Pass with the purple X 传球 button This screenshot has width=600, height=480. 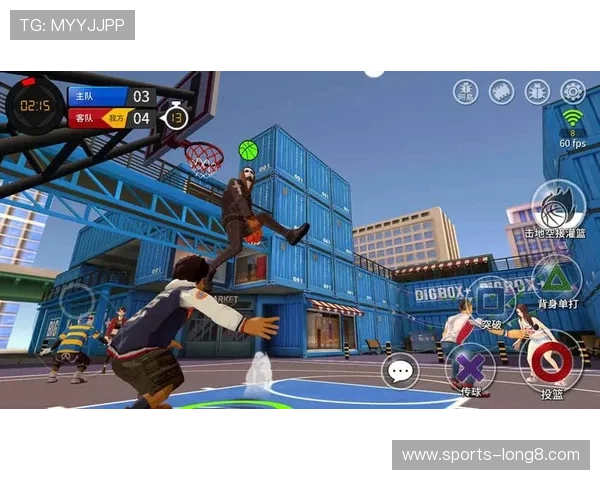(469, 367)
